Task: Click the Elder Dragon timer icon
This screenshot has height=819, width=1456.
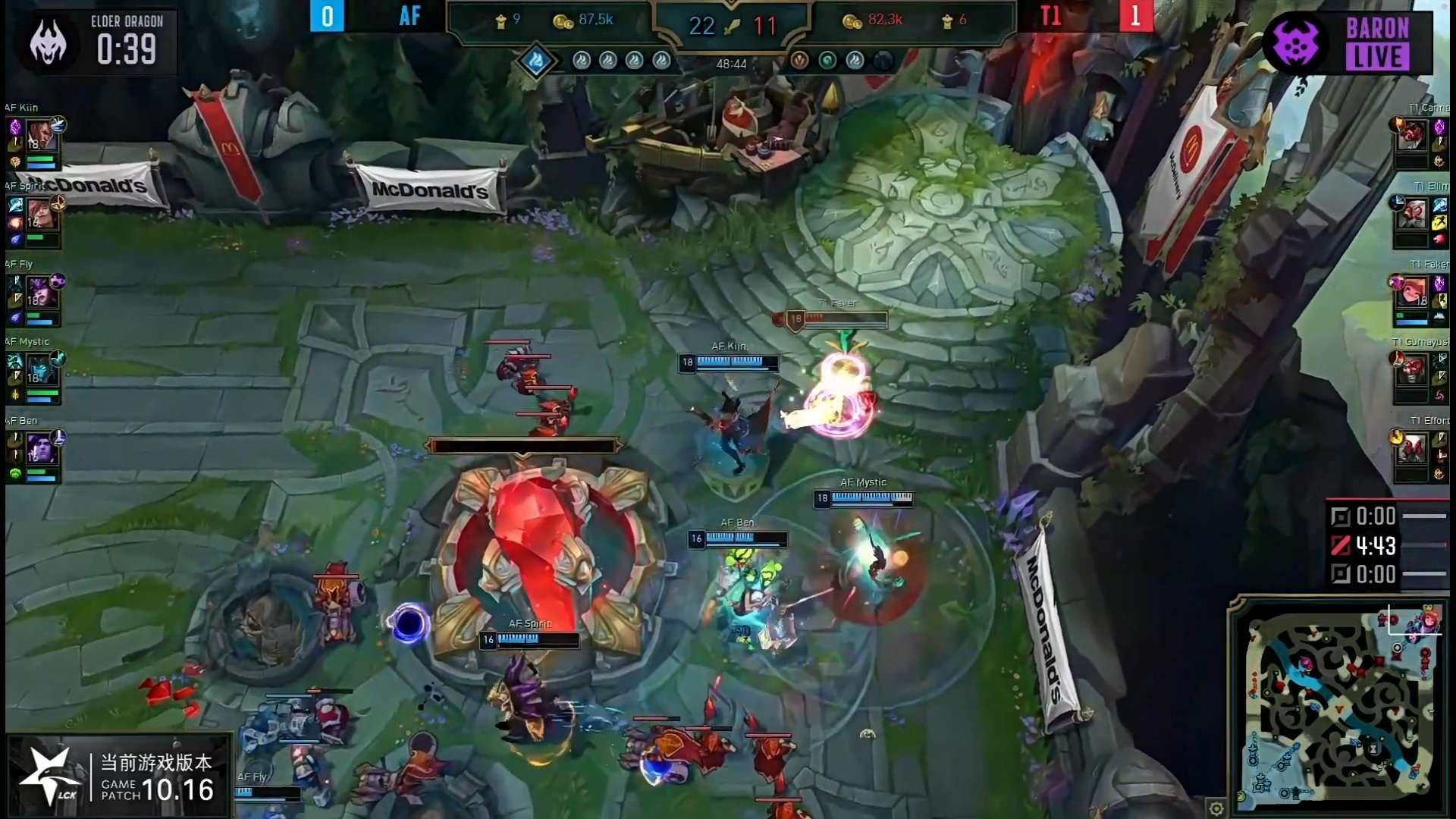Action: coord(49,42)
